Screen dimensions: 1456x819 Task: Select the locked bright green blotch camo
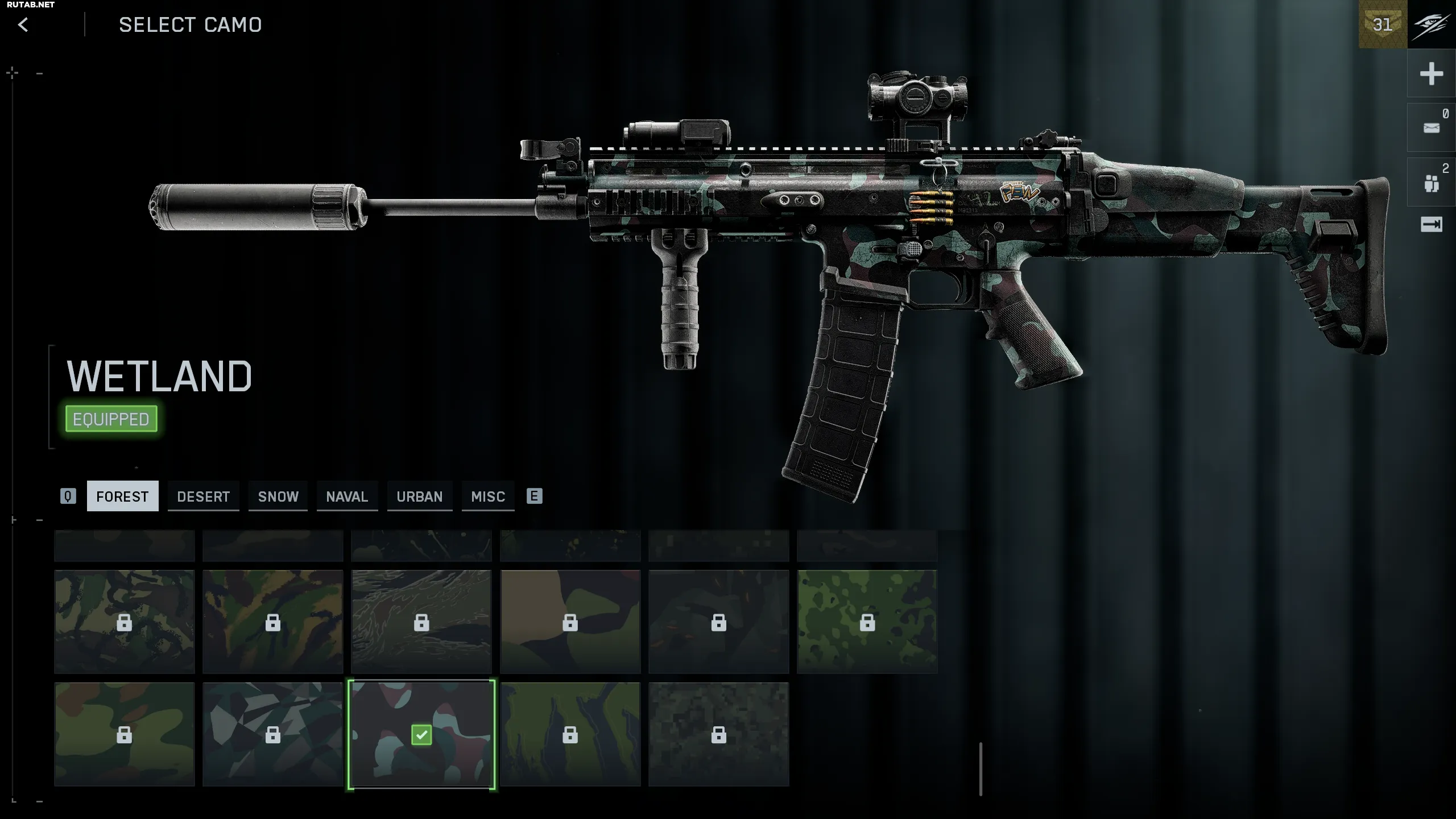click(867, 622)
